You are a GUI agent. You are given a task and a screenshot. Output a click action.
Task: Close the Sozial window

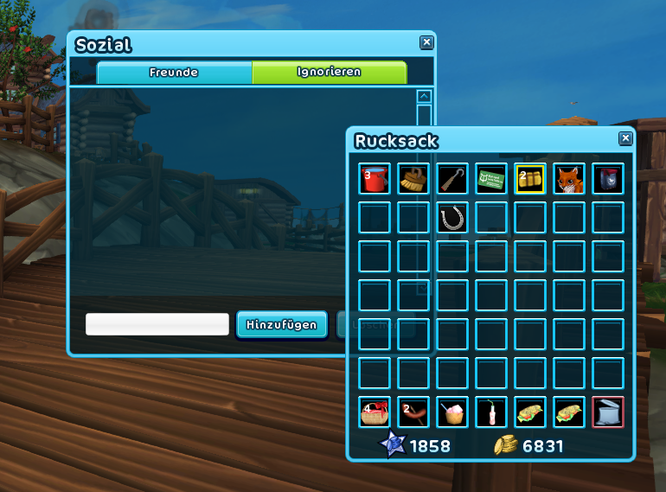[426, 42]
